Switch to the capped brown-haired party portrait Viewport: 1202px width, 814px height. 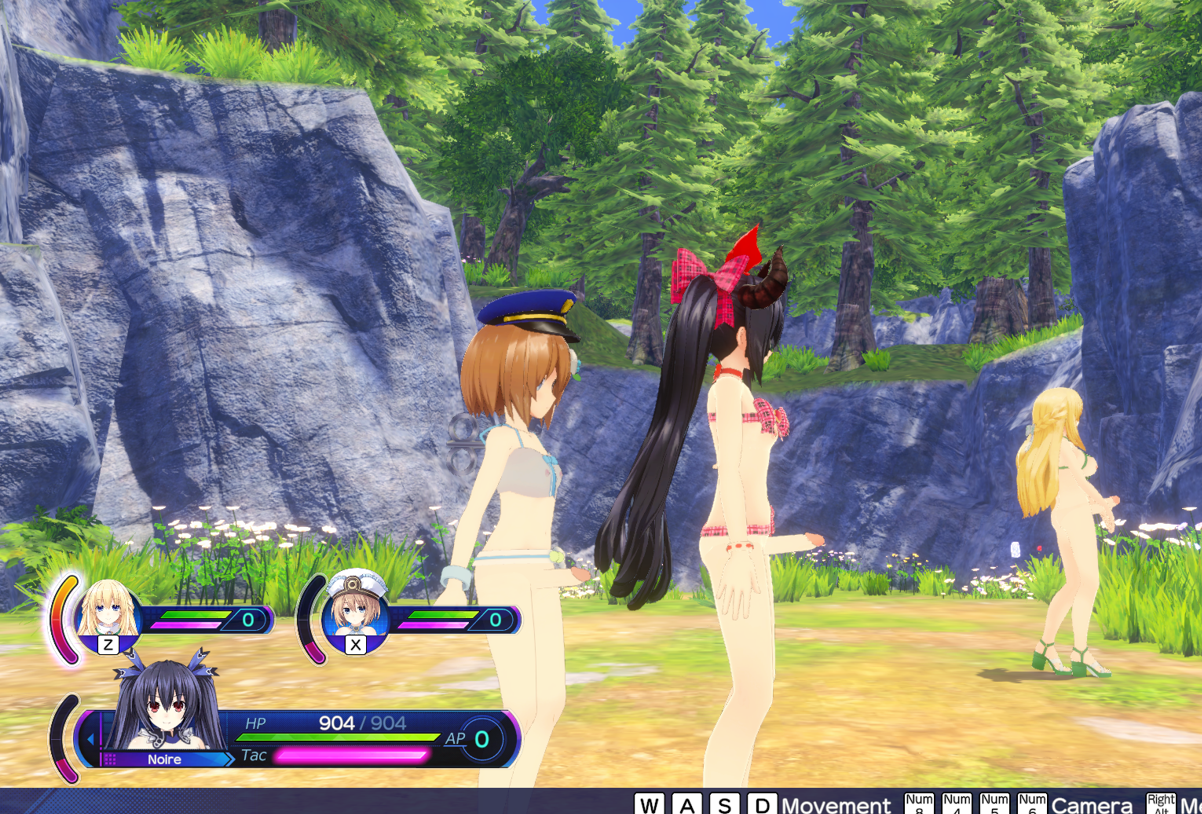[355, 605]
